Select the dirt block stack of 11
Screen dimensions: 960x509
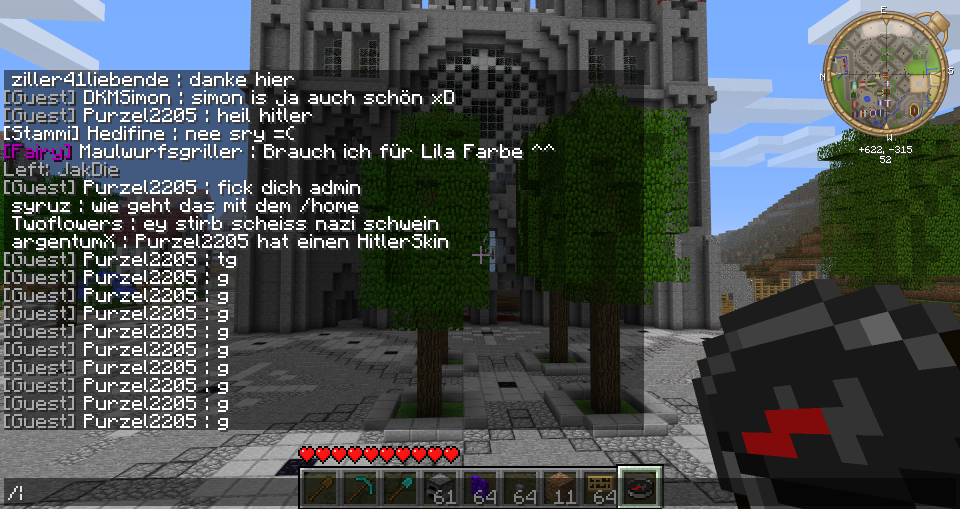[560, 488]
